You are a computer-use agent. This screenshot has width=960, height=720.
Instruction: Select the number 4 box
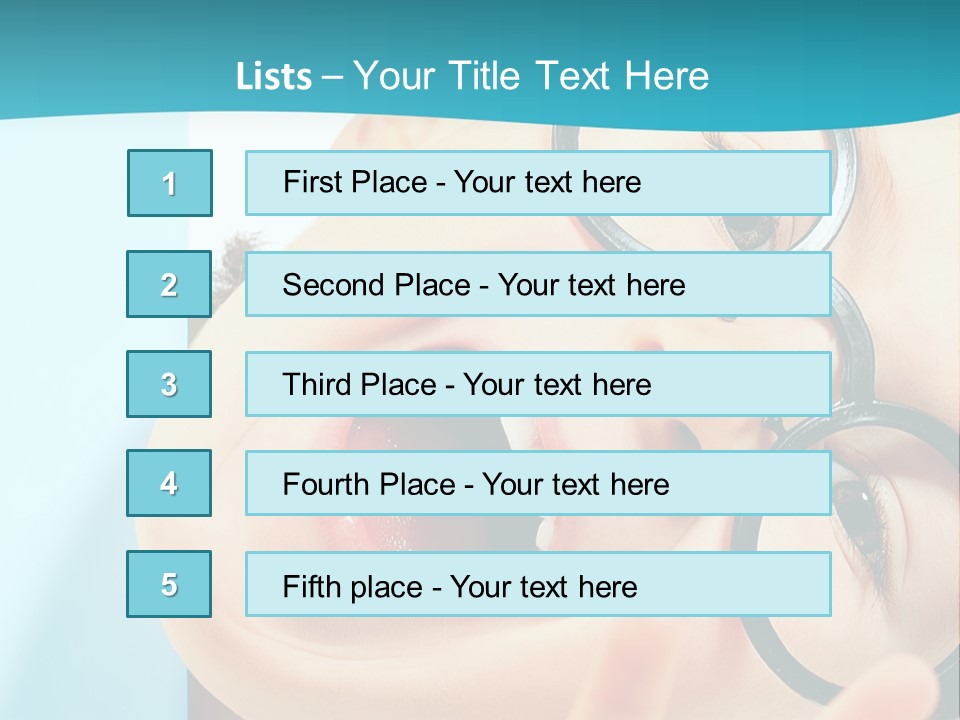[x=169, y=483]
